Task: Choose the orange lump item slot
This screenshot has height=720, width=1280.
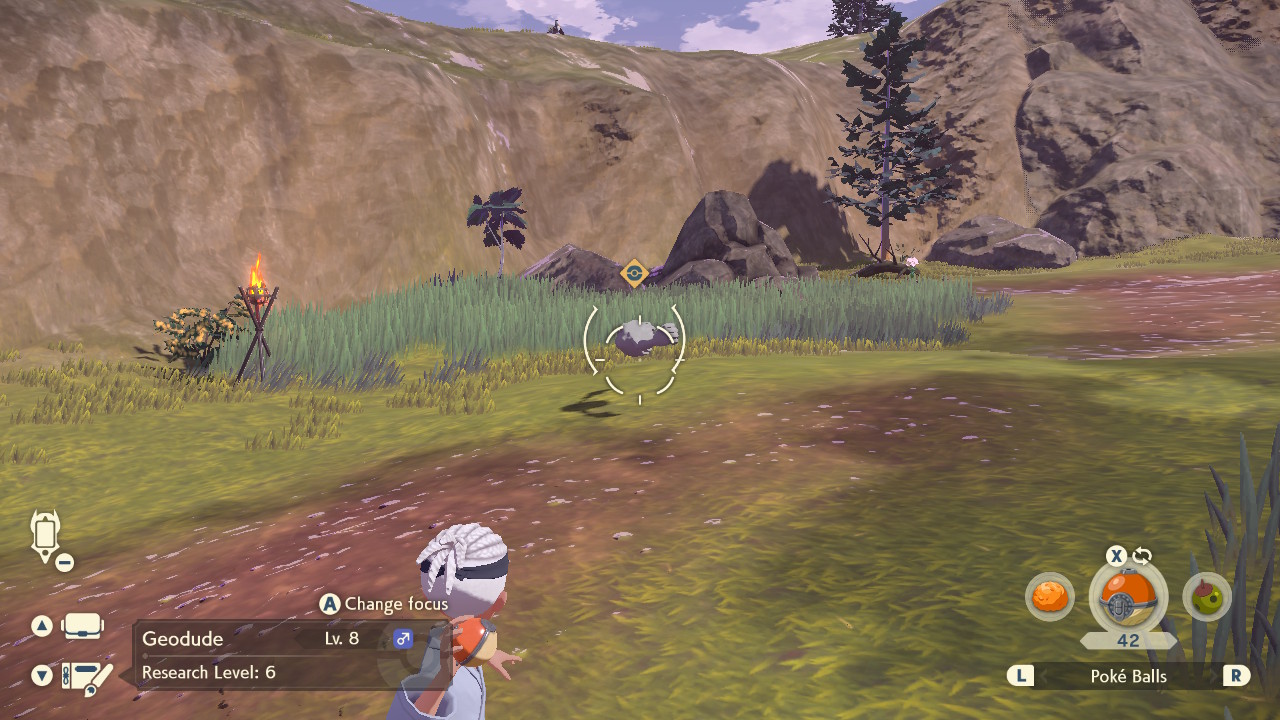Action: 1049,598
